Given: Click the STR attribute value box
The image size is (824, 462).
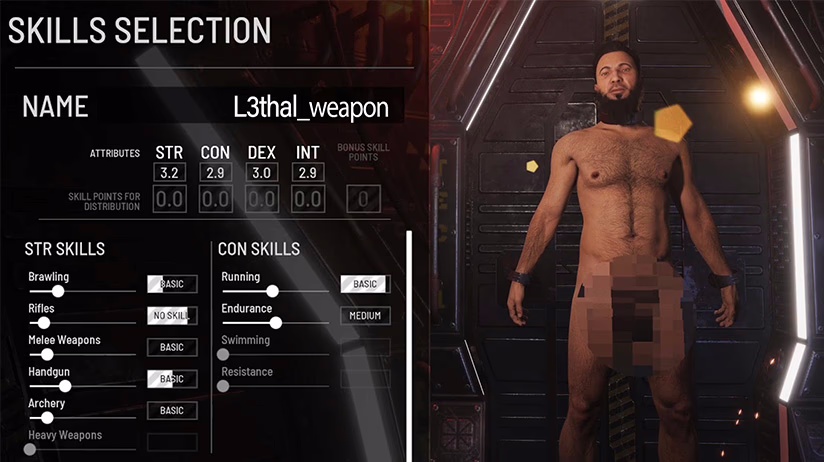Looking at the screenshot, I should coord(169,173).
